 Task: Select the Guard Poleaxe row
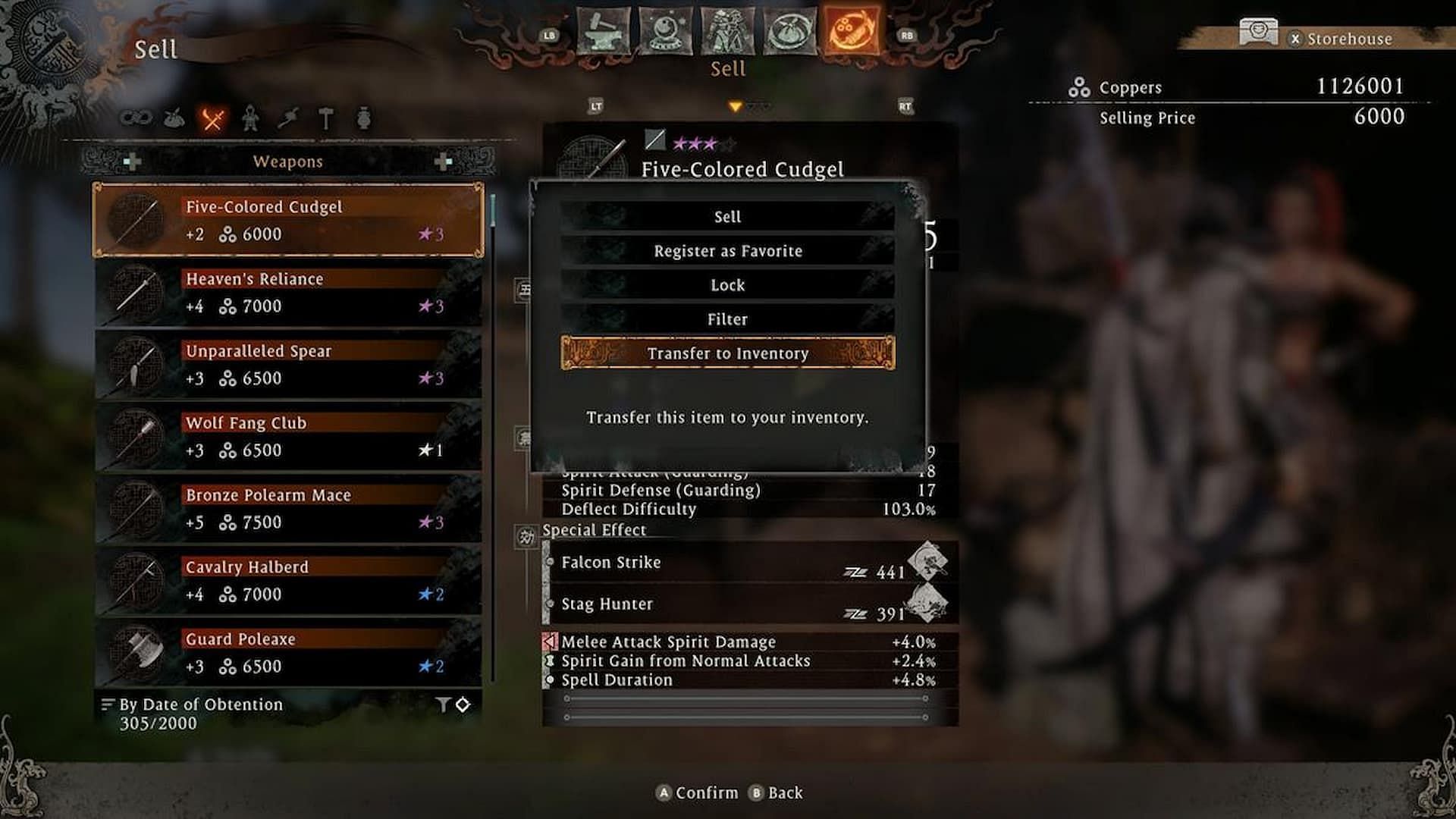[288, 653]
